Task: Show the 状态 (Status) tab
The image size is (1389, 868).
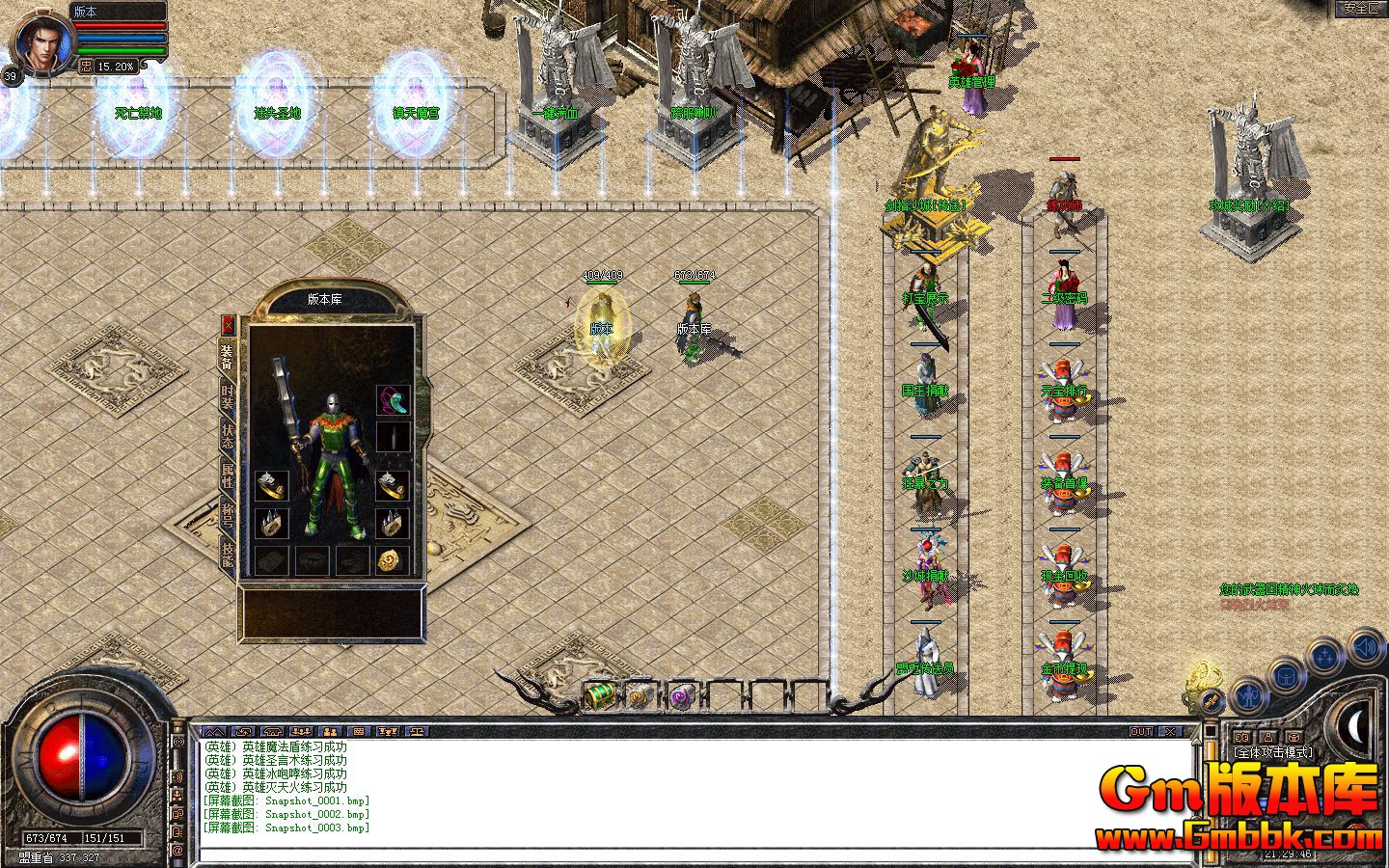Action: tap(228, 435)
